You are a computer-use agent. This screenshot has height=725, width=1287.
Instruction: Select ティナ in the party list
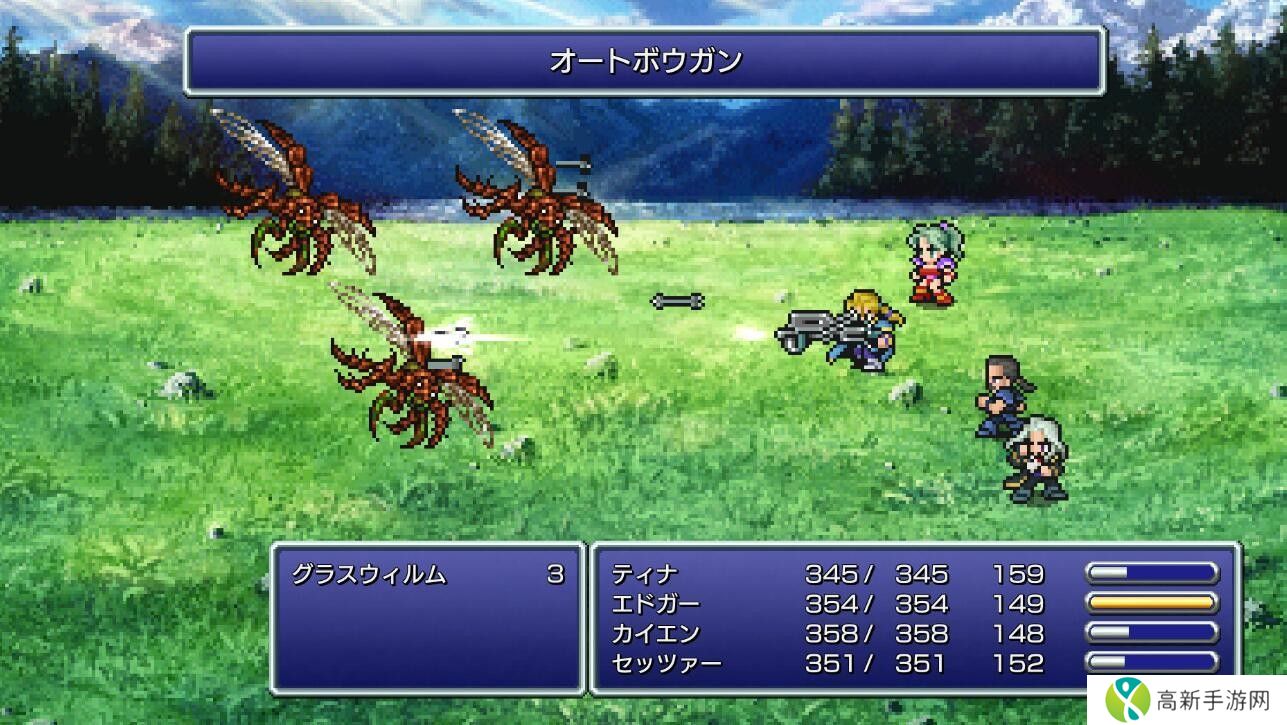(x=645, y=574)
